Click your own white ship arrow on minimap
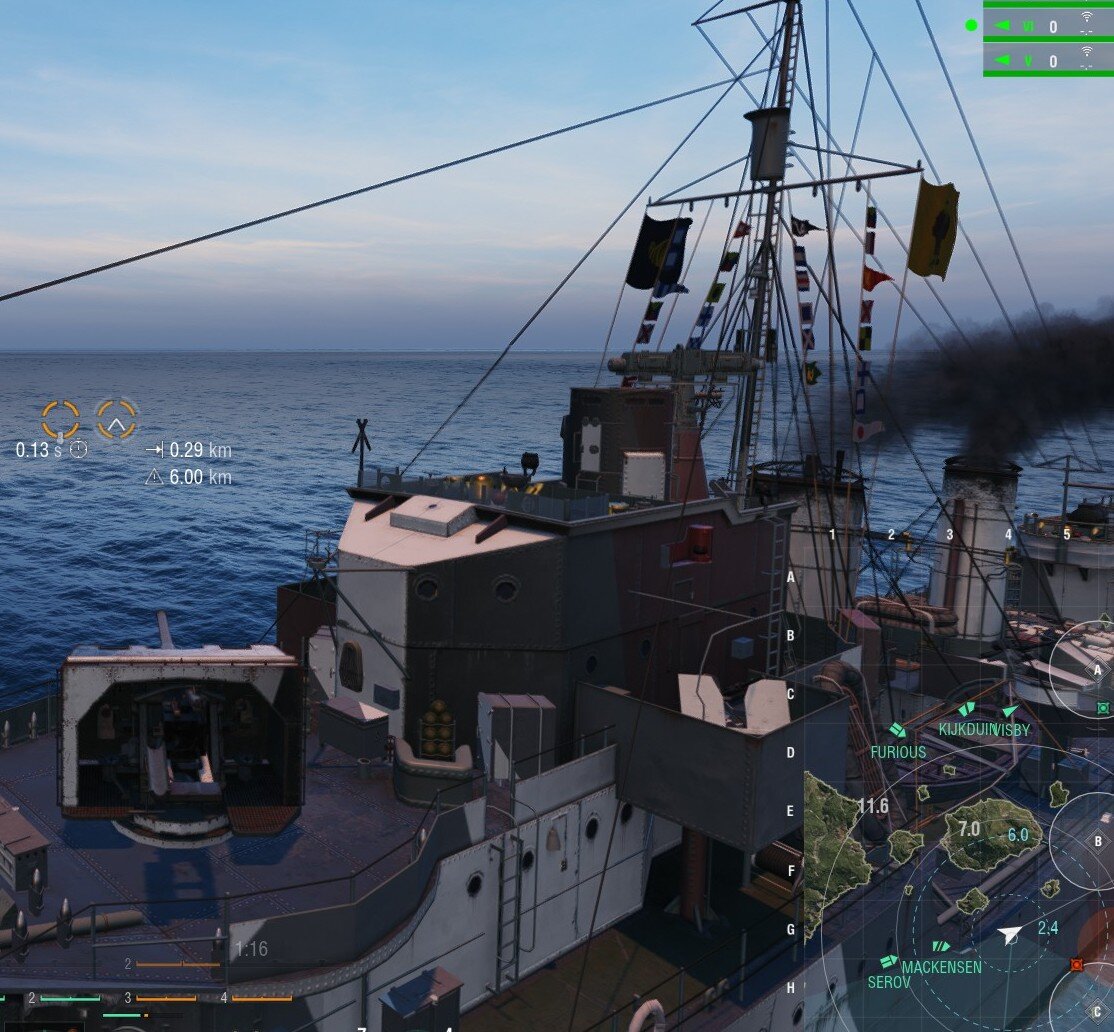The image size is (1114, 1032). tap(1011, 935)
